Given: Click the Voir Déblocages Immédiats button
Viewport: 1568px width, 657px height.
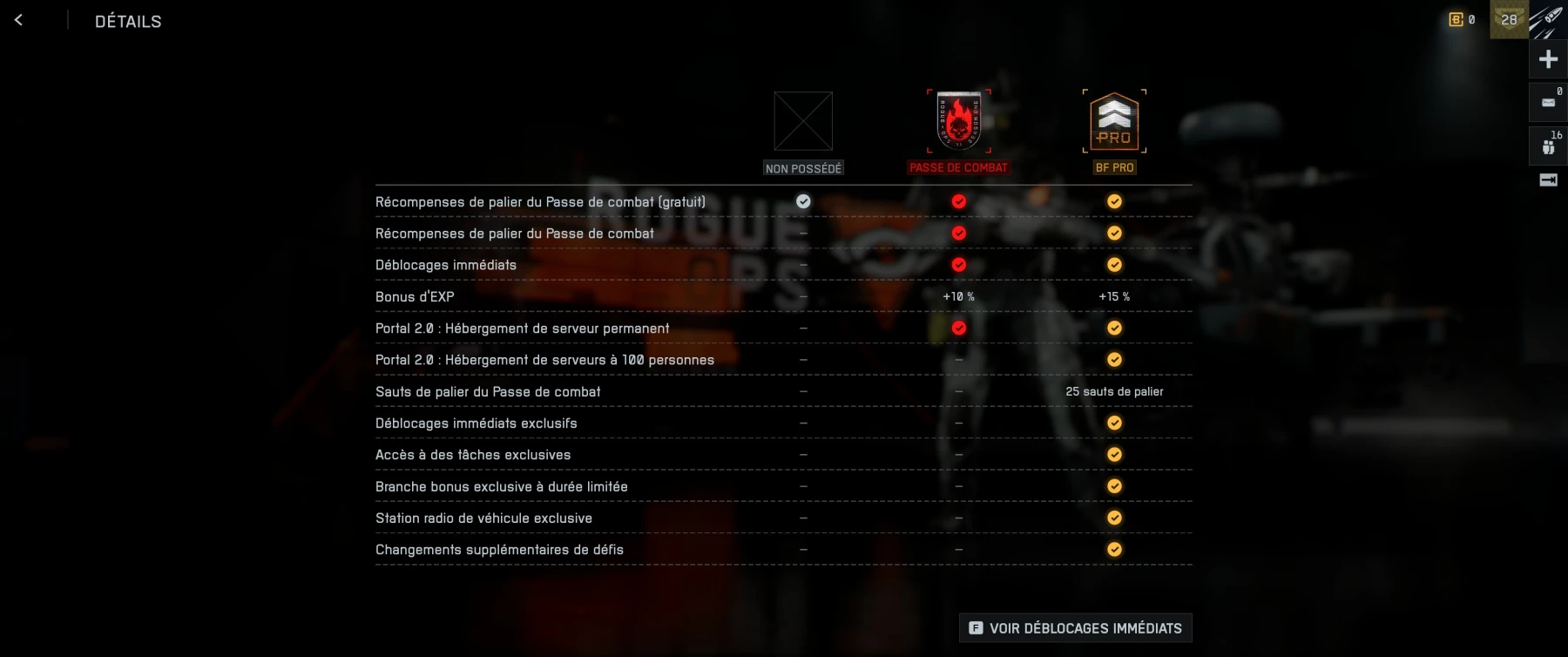Looking at the screenshot, I should (x=1075, y=627).
